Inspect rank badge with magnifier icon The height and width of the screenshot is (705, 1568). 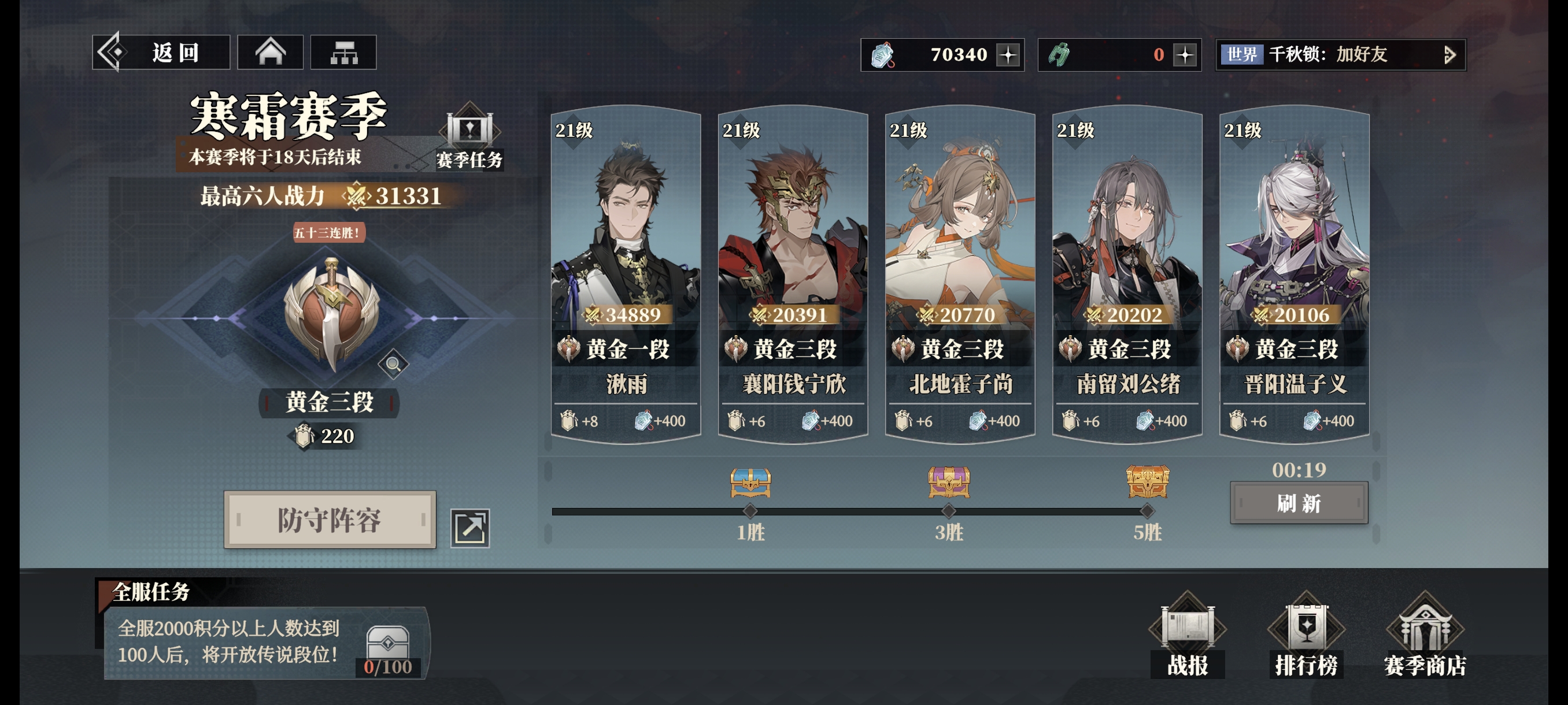point(393,363)
